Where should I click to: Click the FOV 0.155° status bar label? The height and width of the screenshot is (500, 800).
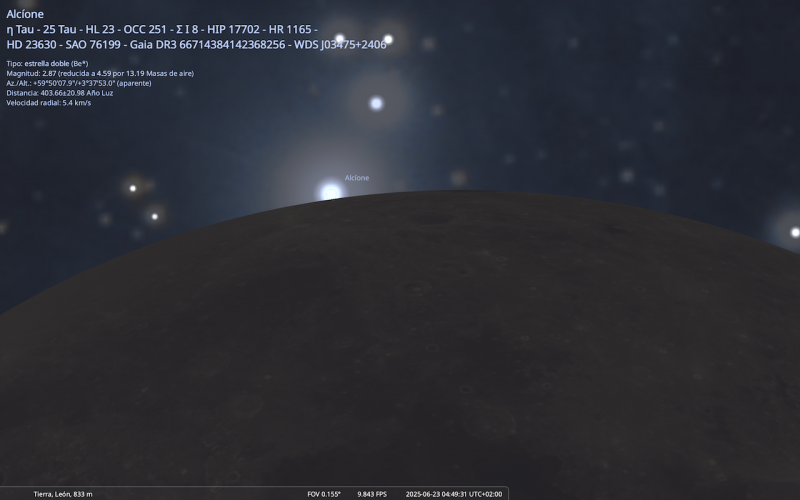point(324,494)
